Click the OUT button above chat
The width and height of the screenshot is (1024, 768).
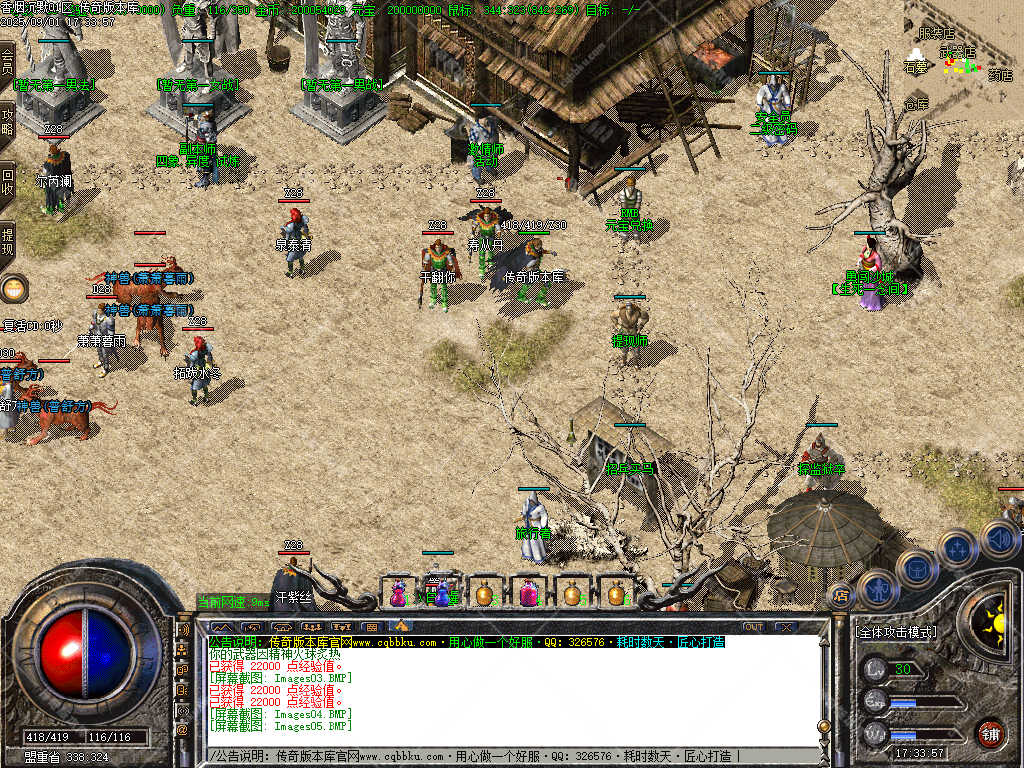753,627
